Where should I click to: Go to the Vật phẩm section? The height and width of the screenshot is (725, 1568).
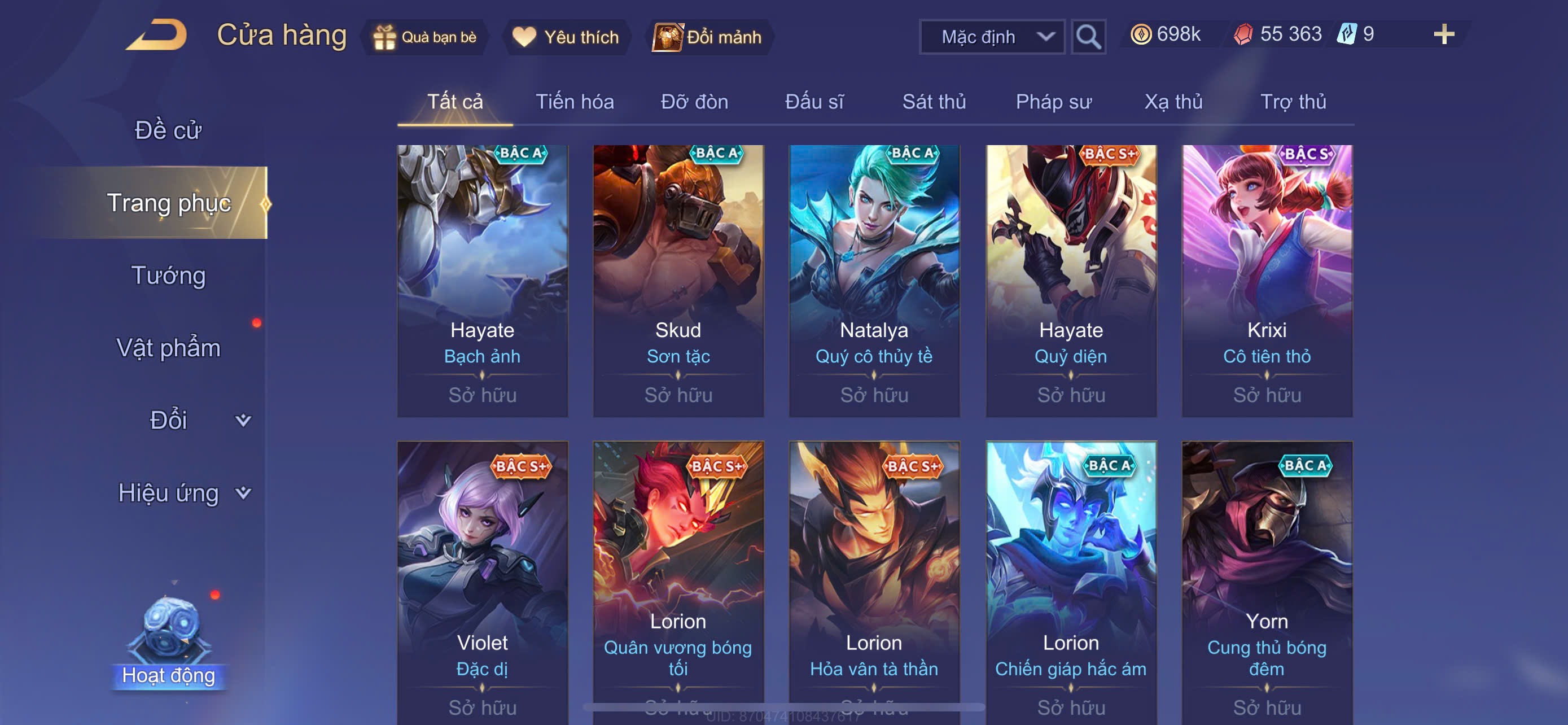(169, 348)
